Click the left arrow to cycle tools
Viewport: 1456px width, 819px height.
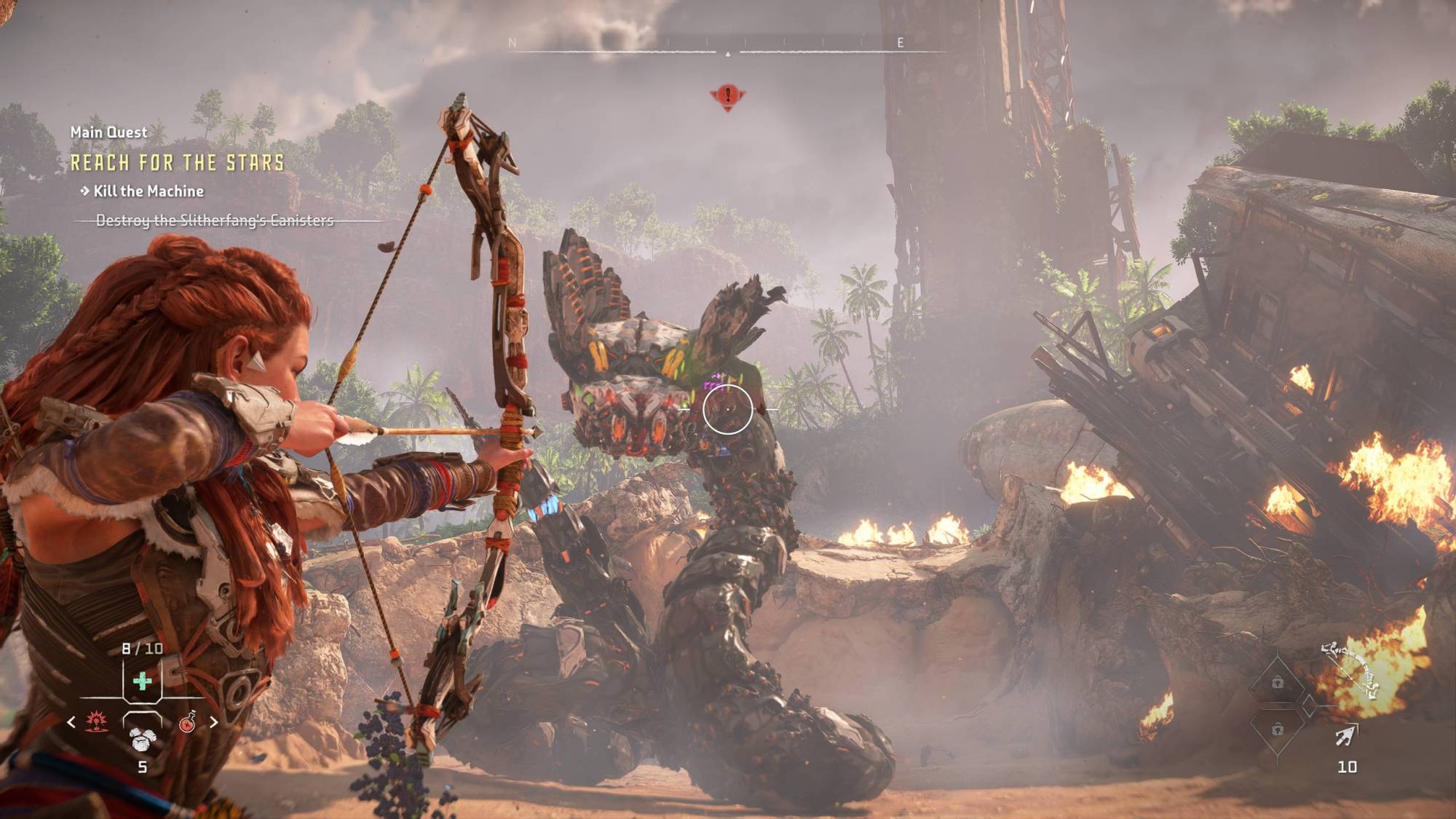coord(71,721)
